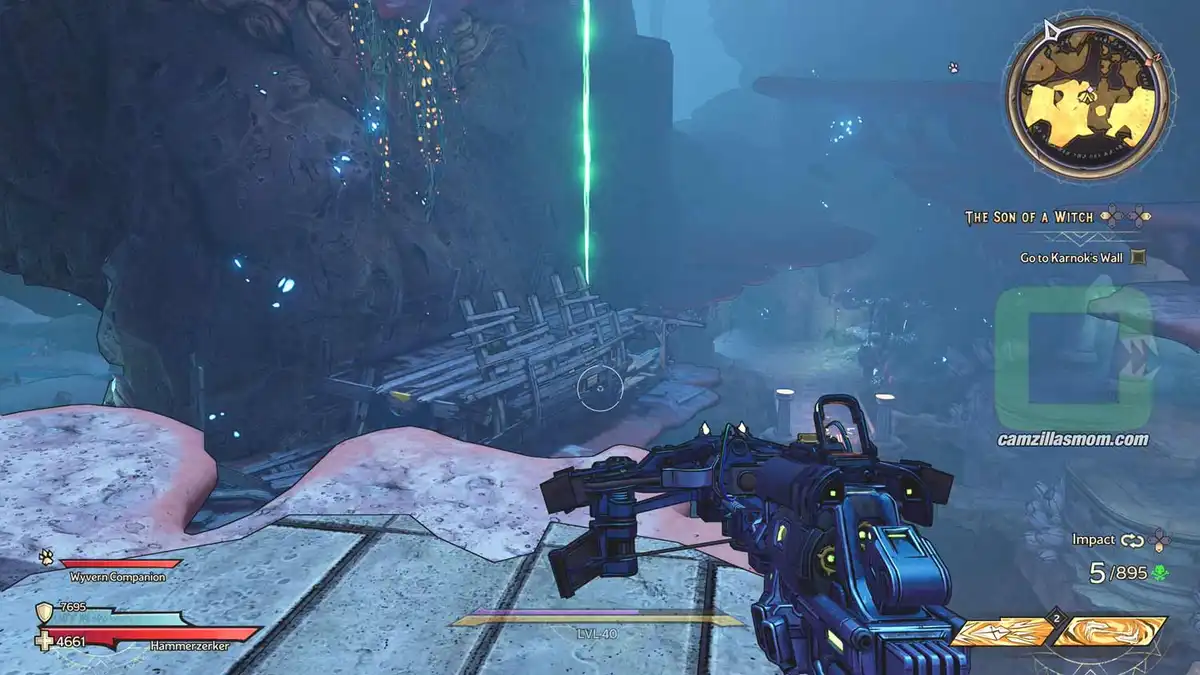Select the shield icon beside 7695
Image resolution: width=1200 pixels, height=675 pixels.
[45, 613]
